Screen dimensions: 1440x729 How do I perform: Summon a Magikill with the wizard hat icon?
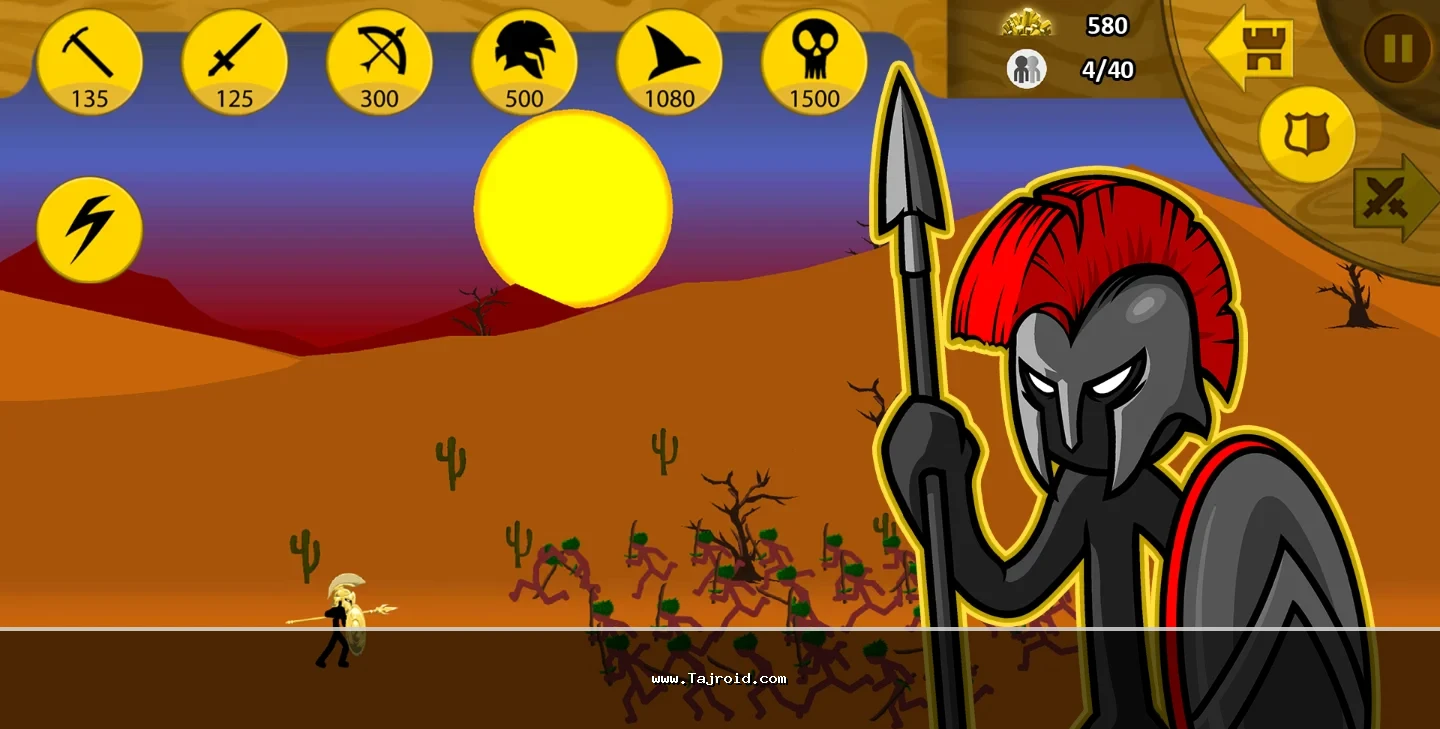point(669,62)
